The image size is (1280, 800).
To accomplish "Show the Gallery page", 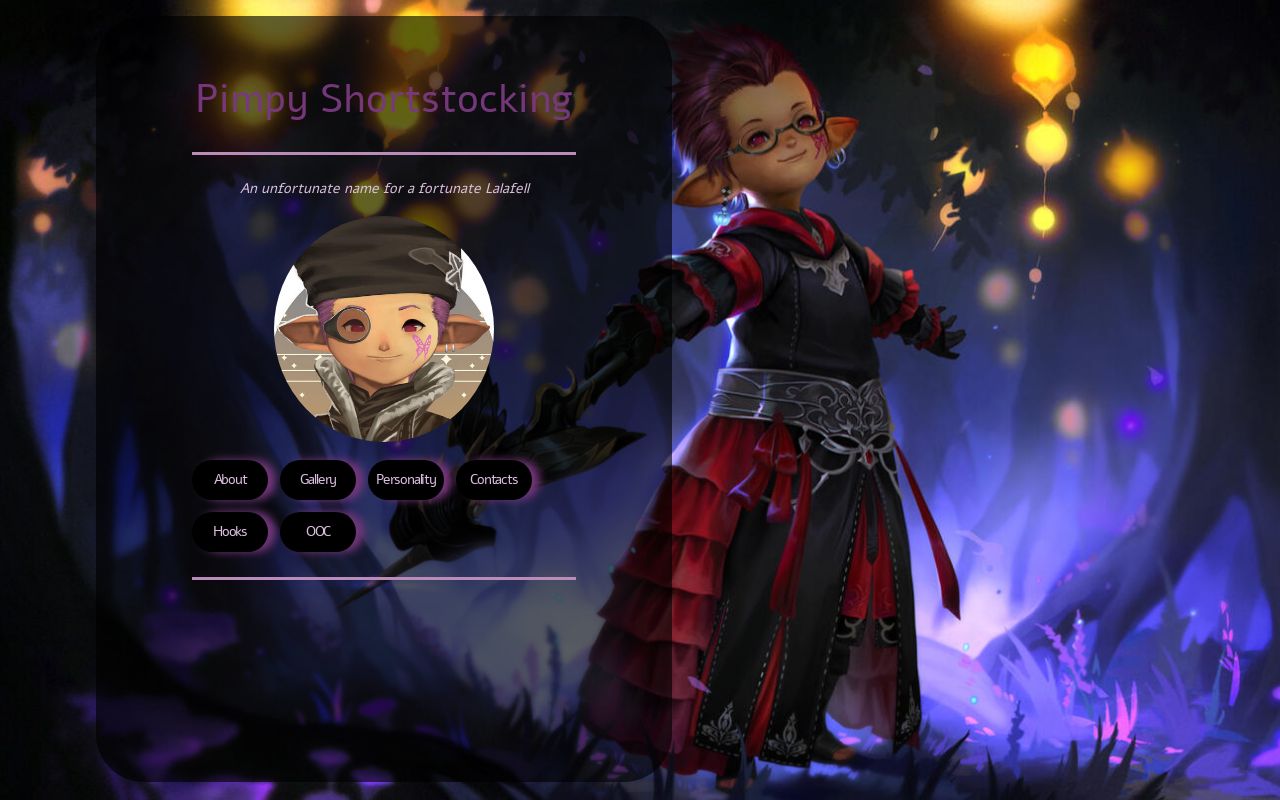I will pyautogui.click(x=318, y=480).
